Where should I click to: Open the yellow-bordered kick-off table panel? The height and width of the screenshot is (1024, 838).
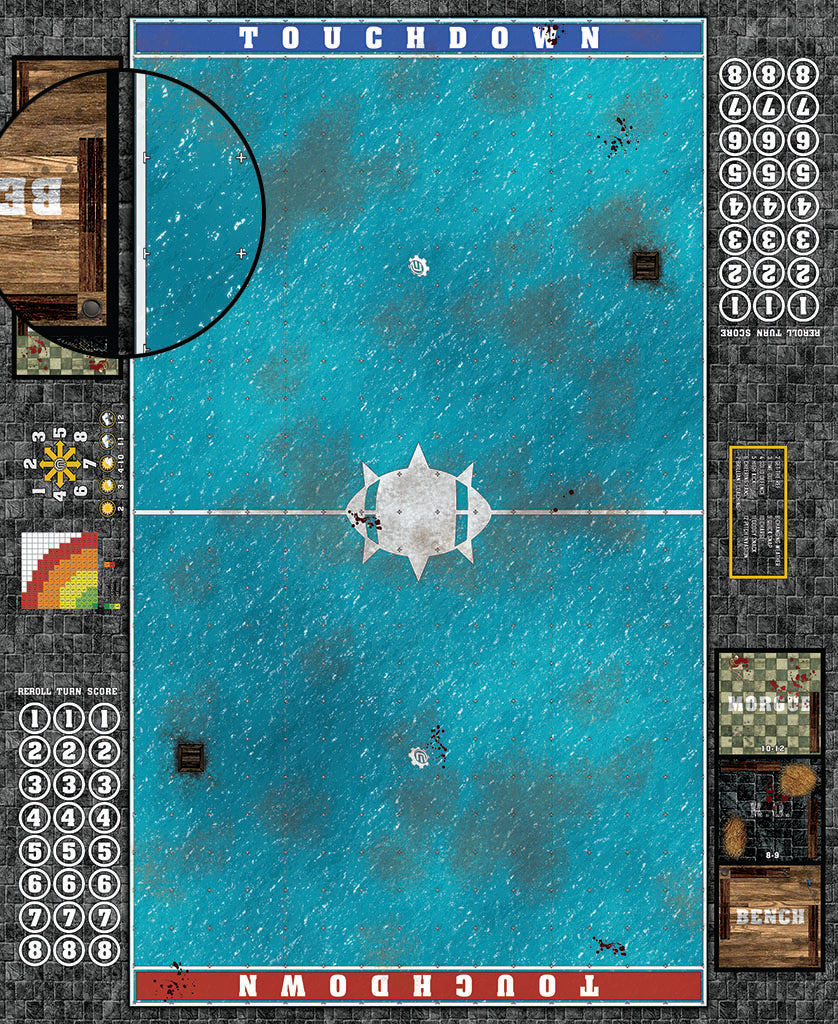click(758, 512)
